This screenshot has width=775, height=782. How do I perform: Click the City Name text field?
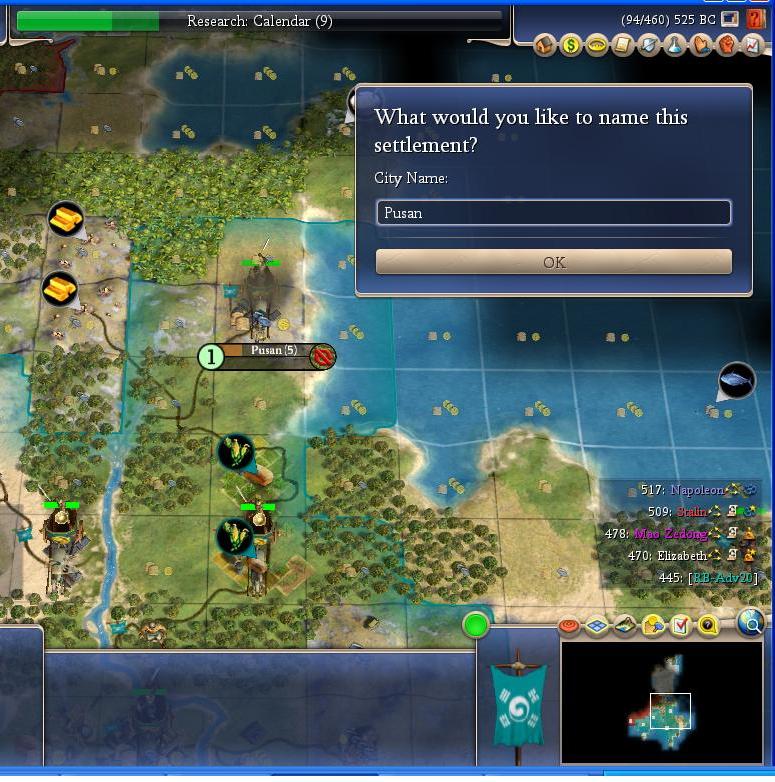coord(553,213)
